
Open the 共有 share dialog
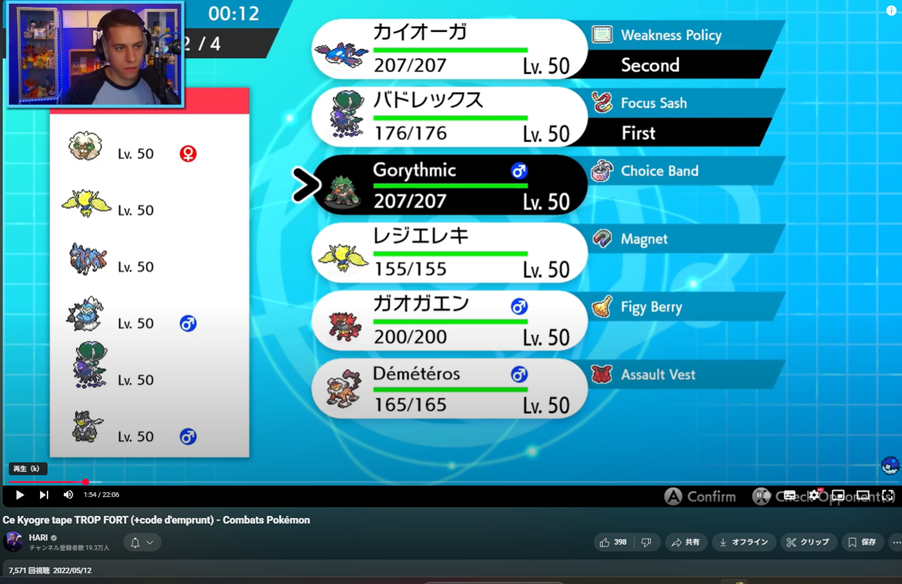[686, 542]
